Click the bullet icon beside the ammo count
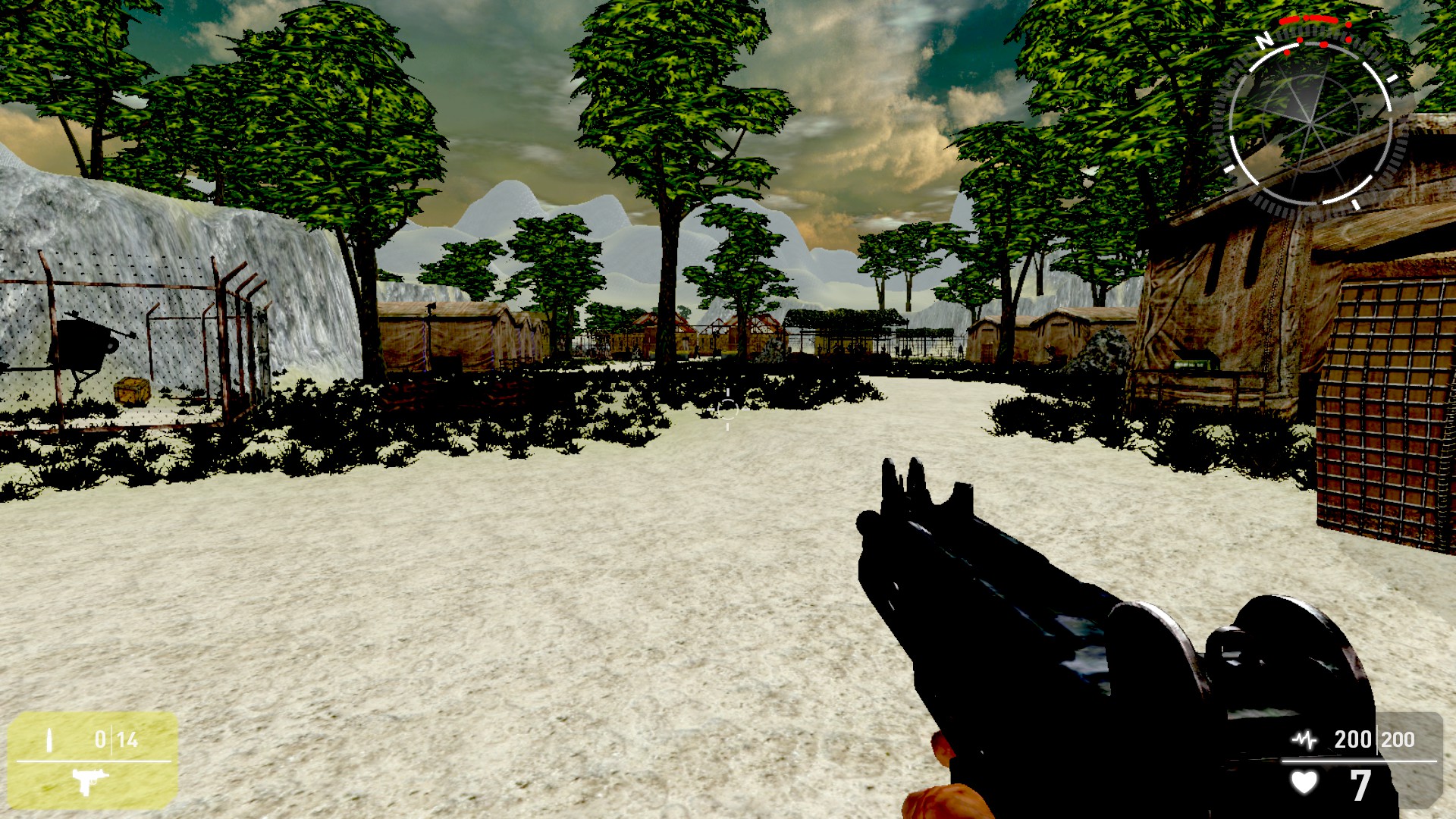The image size is (1456, 819). tap(49, 740)
